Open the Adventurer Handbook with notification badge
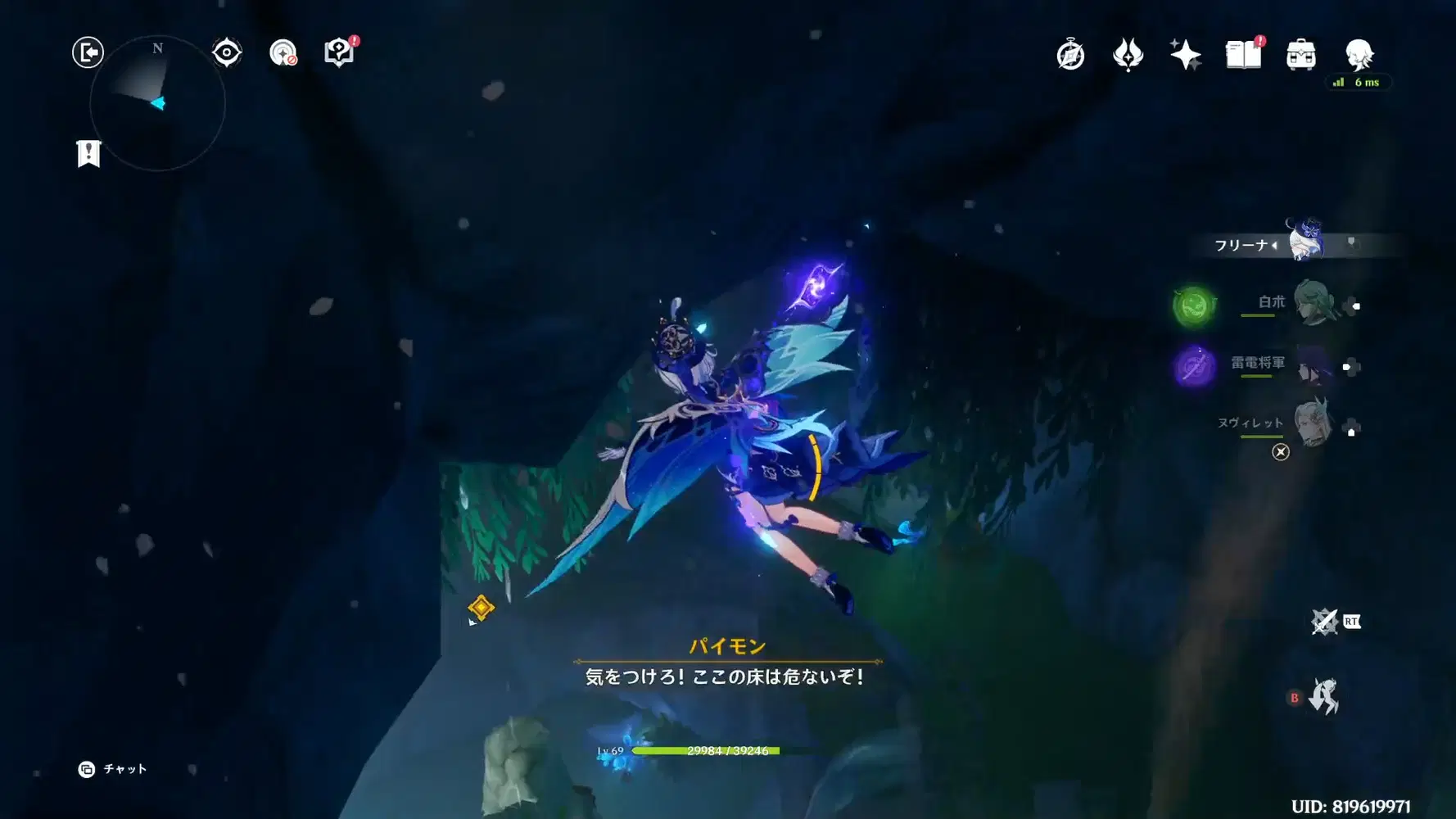This screenshot has height=819, width=1456. pos(1241,53)
